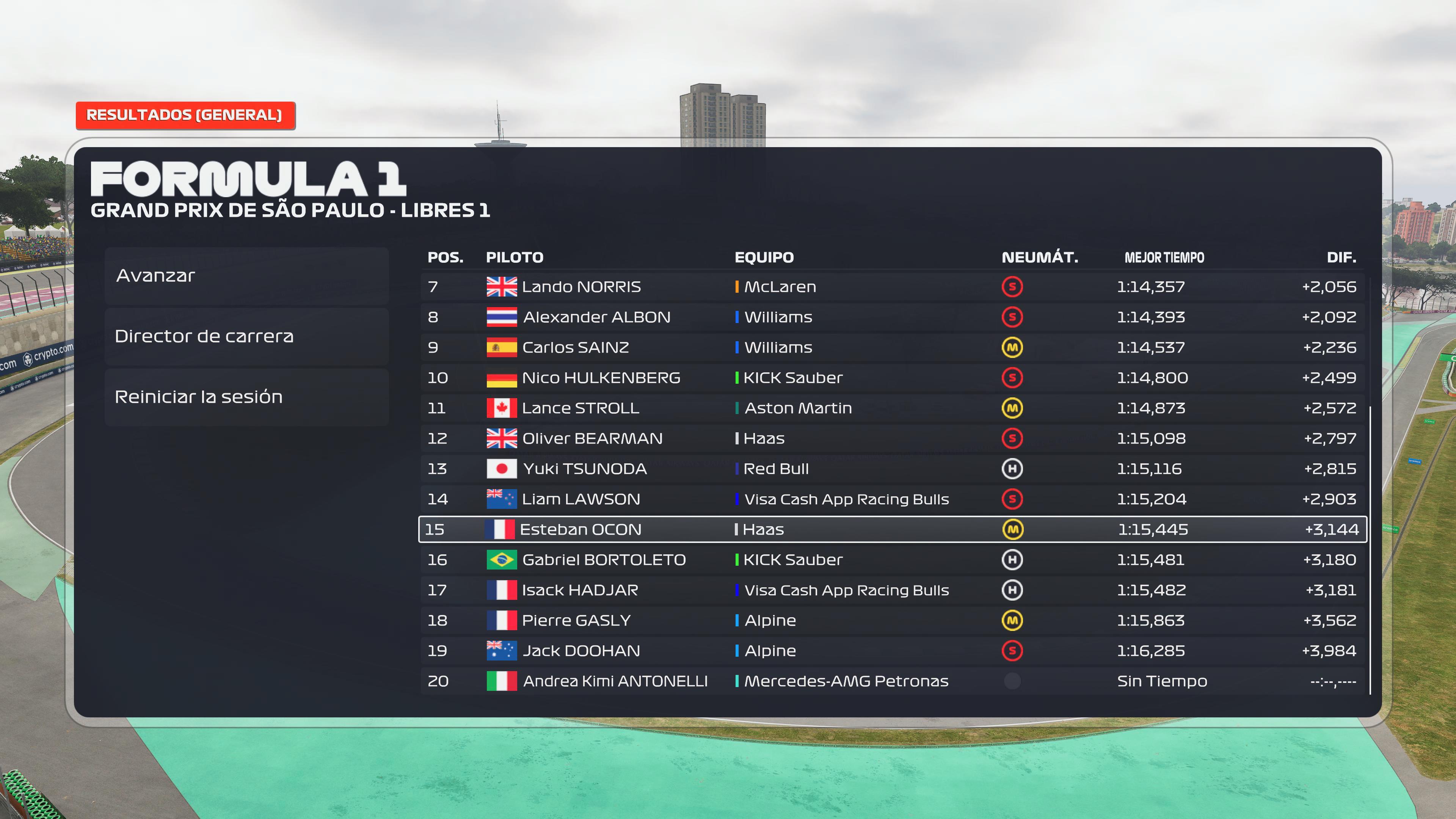Image resolution: width=1456 pixels, height=819 pixels.
Task: Choose the Carlos Sainz row
Action: click(892, 348)
